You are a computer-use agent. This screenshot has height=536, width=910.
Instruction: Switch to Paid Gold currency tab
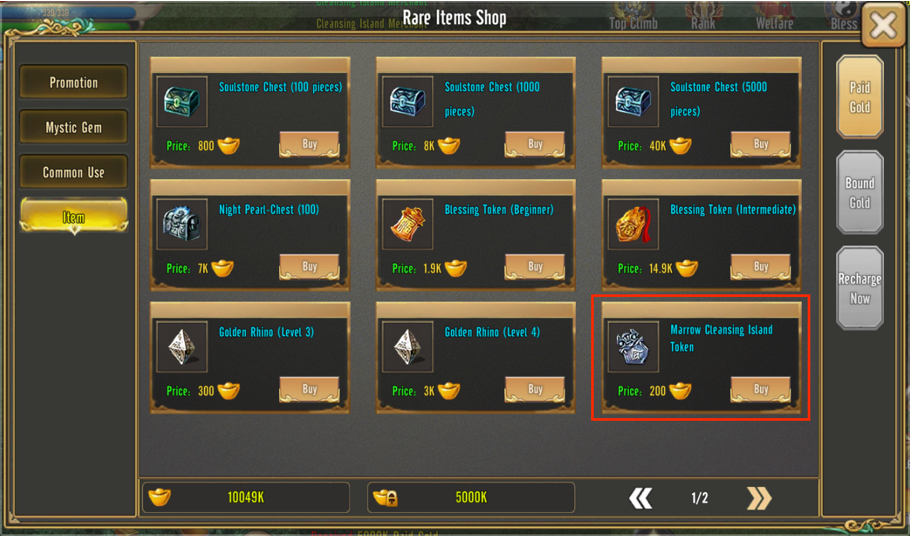point(860,97)
